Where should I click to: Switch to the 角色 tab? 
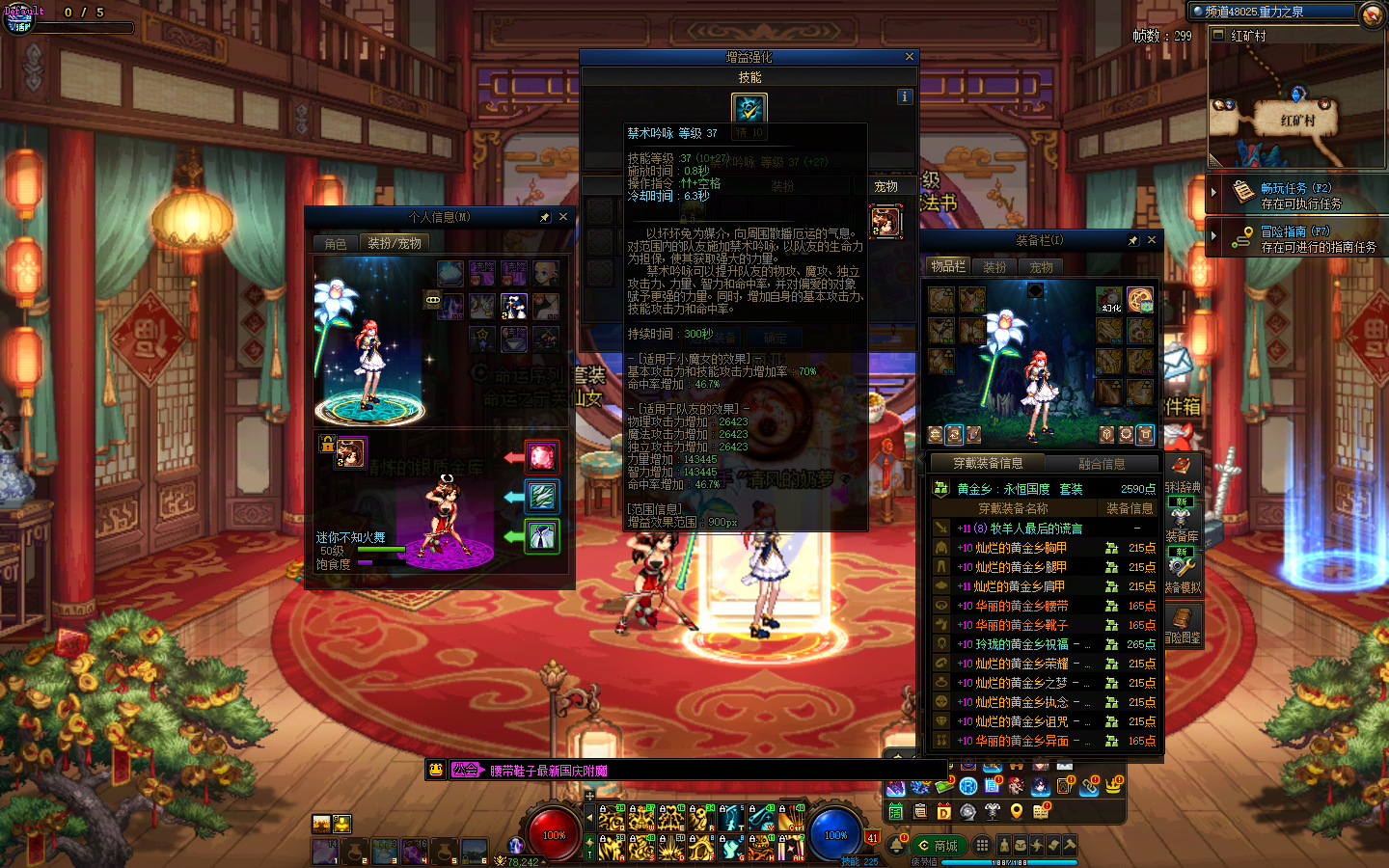[x=336, y=244]
